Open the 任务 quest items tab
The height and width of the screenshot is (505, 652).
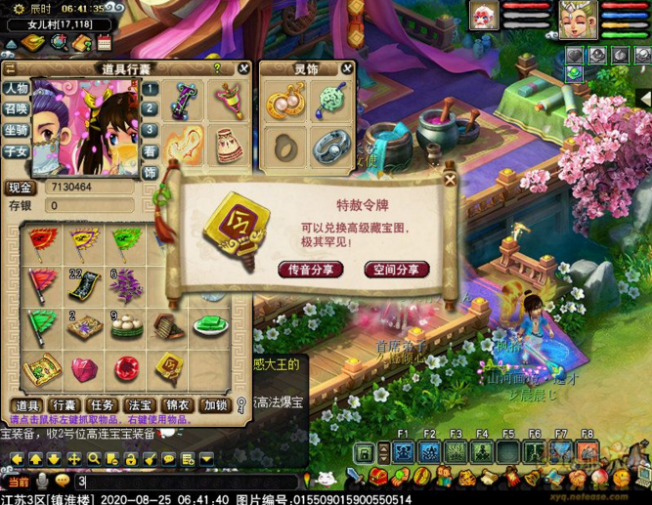(101, 405)
